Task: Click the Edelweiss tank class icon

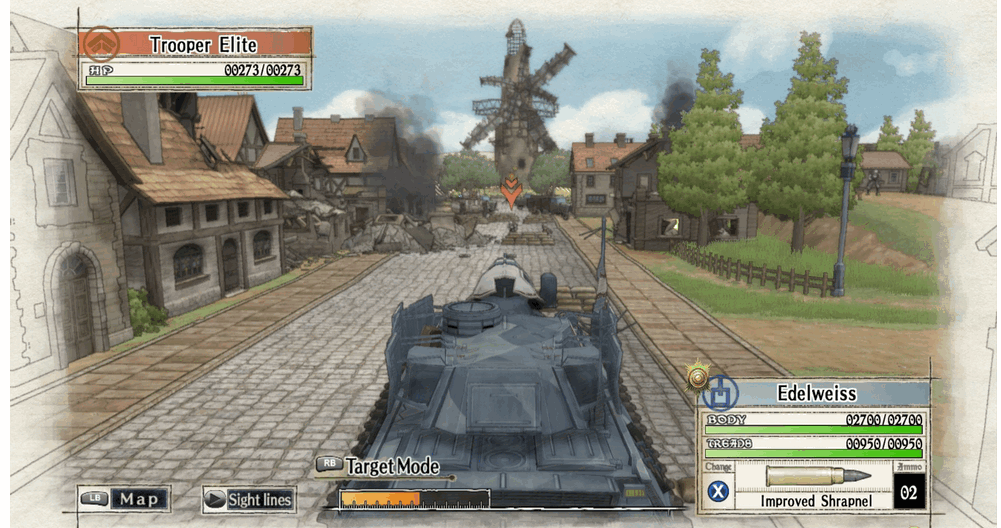Action: coord(720,391)
